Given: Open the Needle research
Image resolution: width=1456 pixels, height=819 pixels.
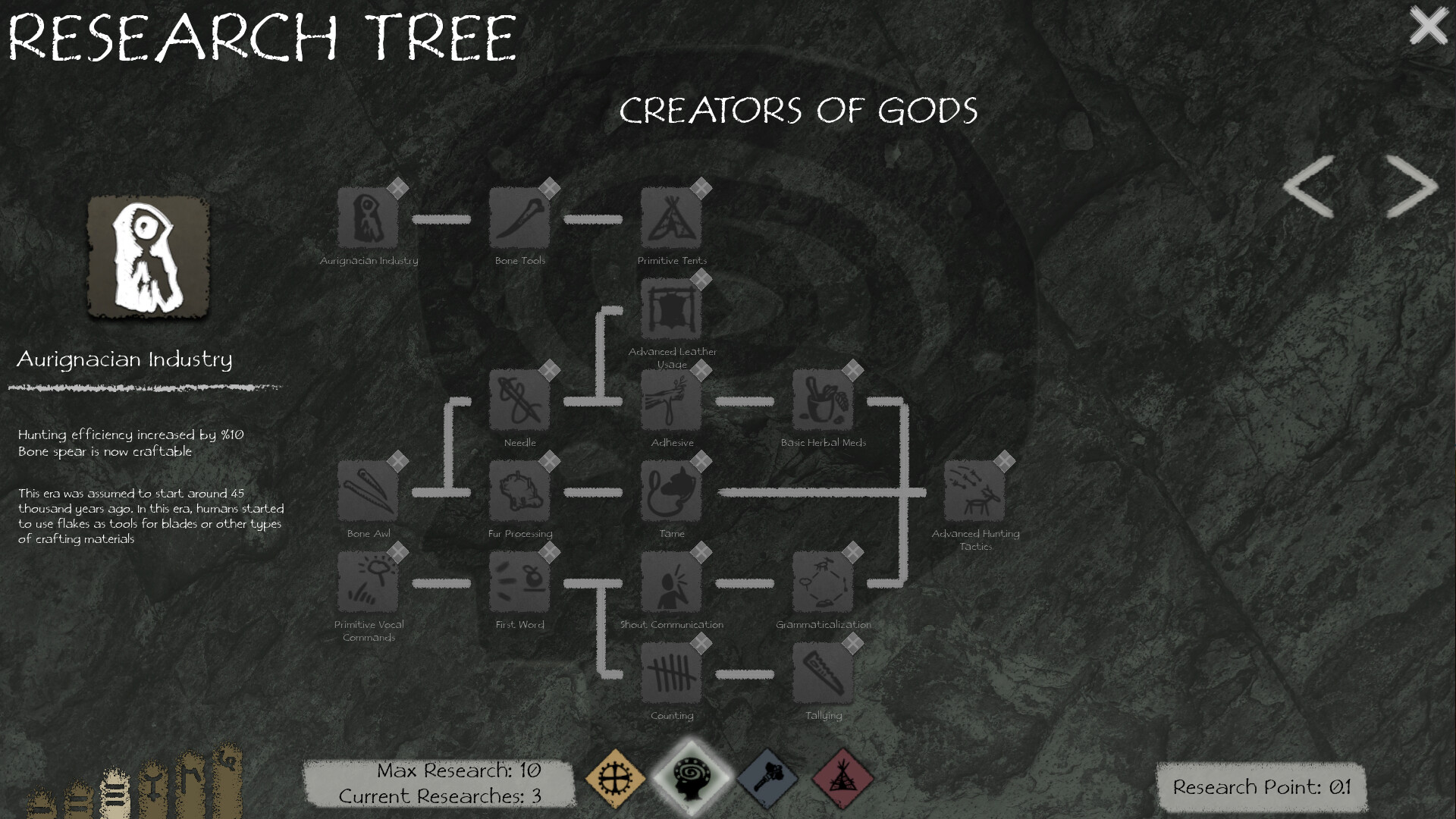Looking at the screenshot, I should pyautogui.click(x=520, y=400).
